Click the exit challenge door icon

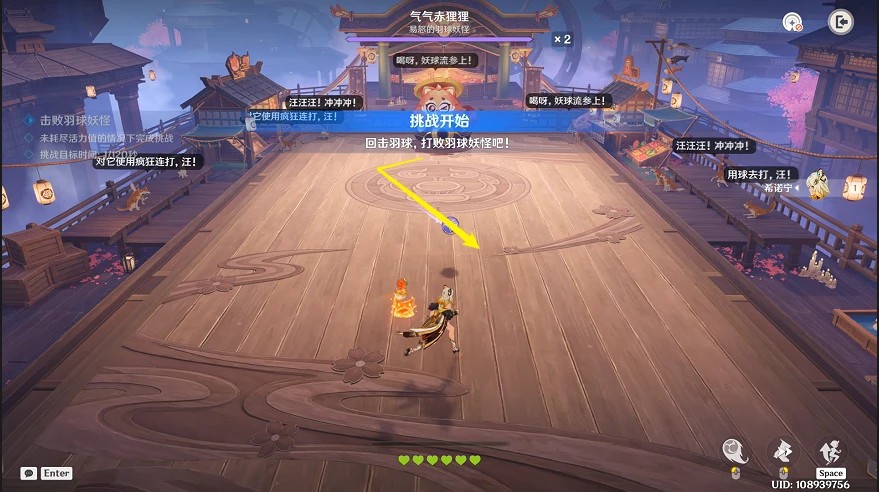pos(840,21)
